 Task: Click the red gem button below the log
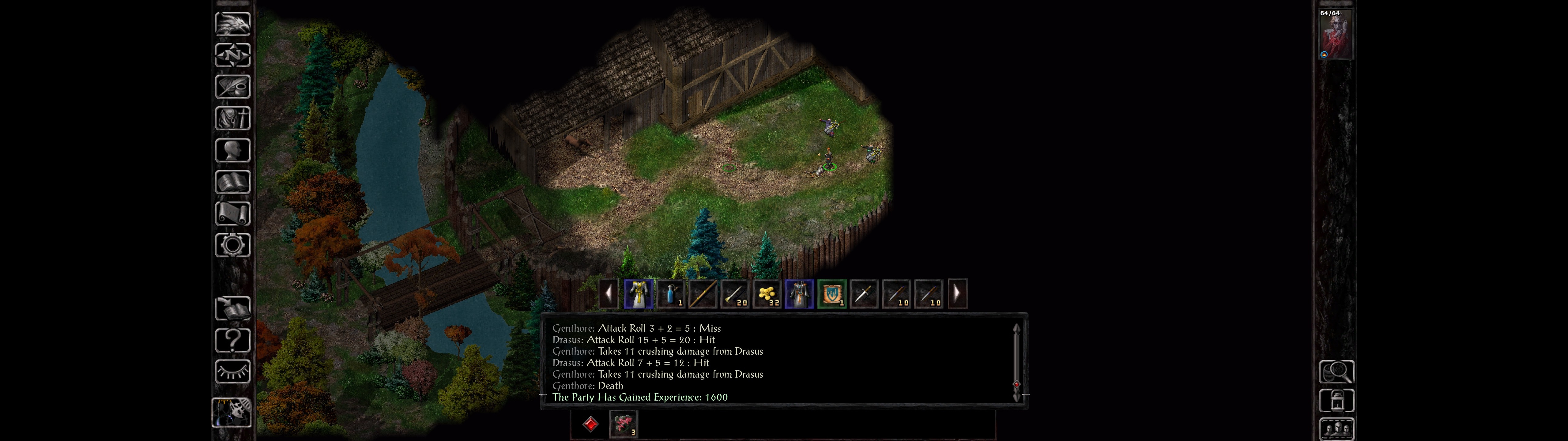click(x=590, y=424)
